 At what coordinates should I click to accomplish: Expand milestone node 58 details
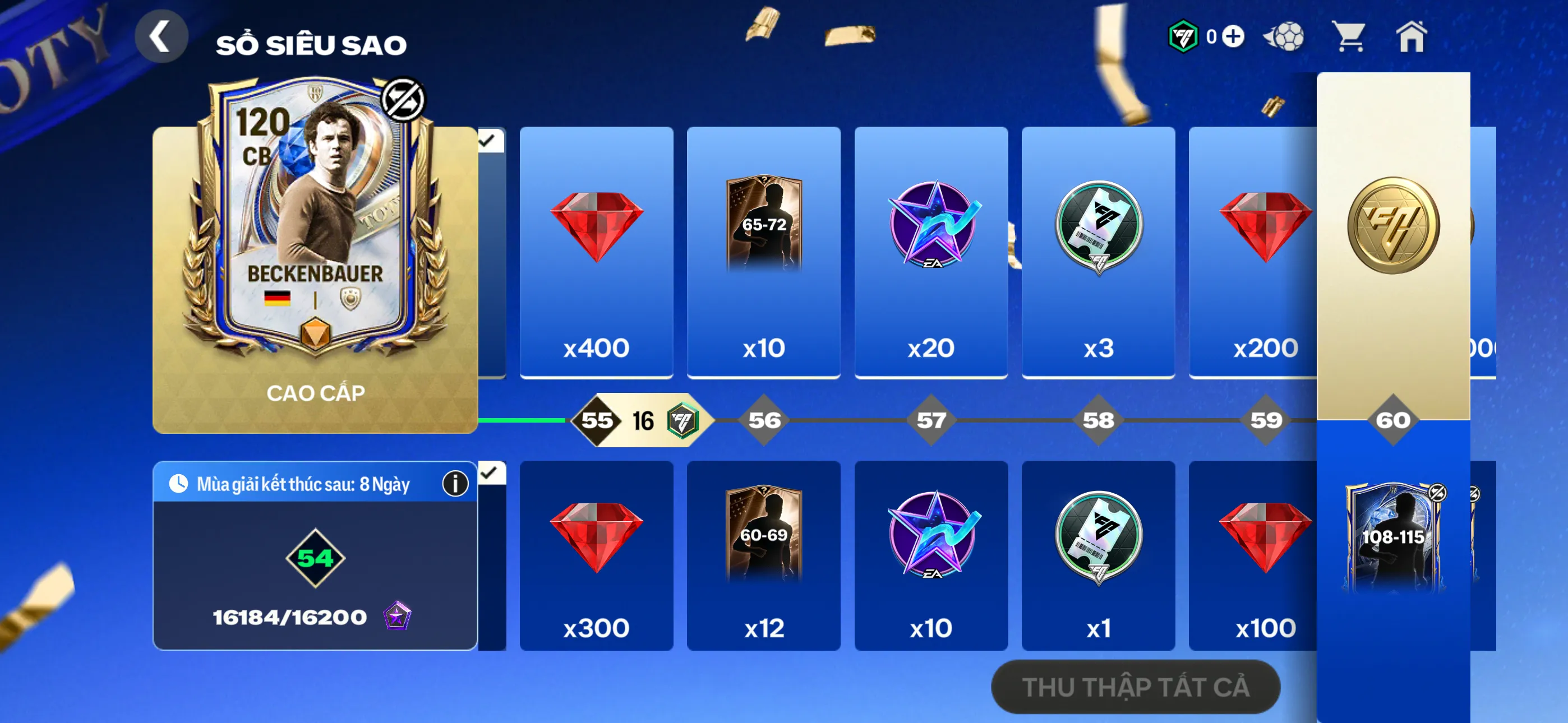point(1097,420)
